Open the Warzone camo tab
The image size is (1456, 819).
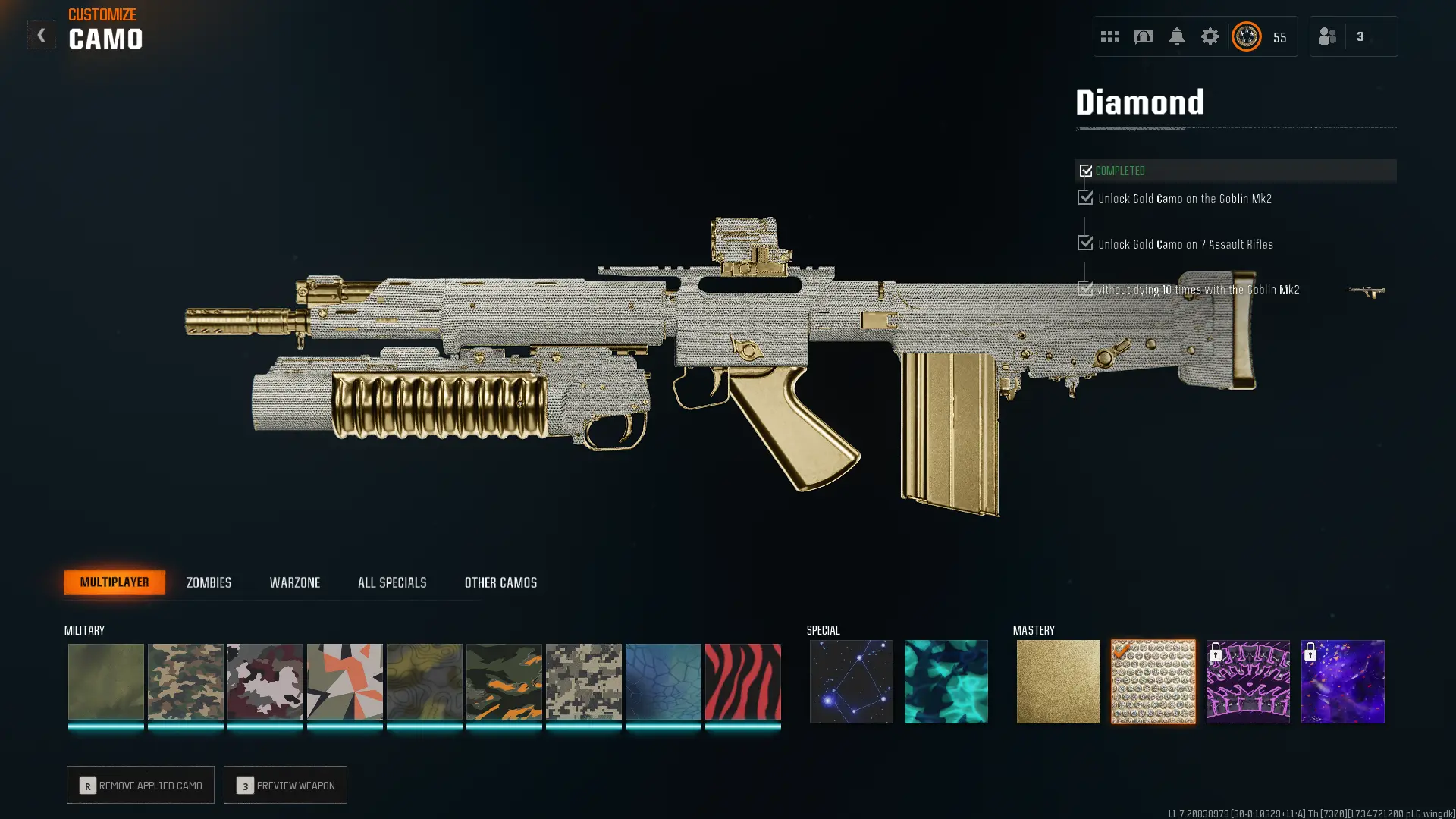click(295, 582)
